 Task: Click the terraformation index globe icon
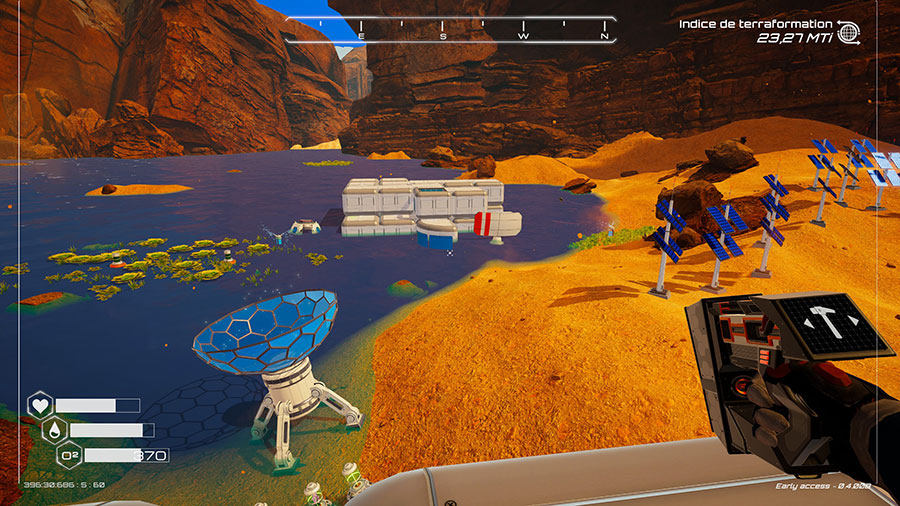849,33
